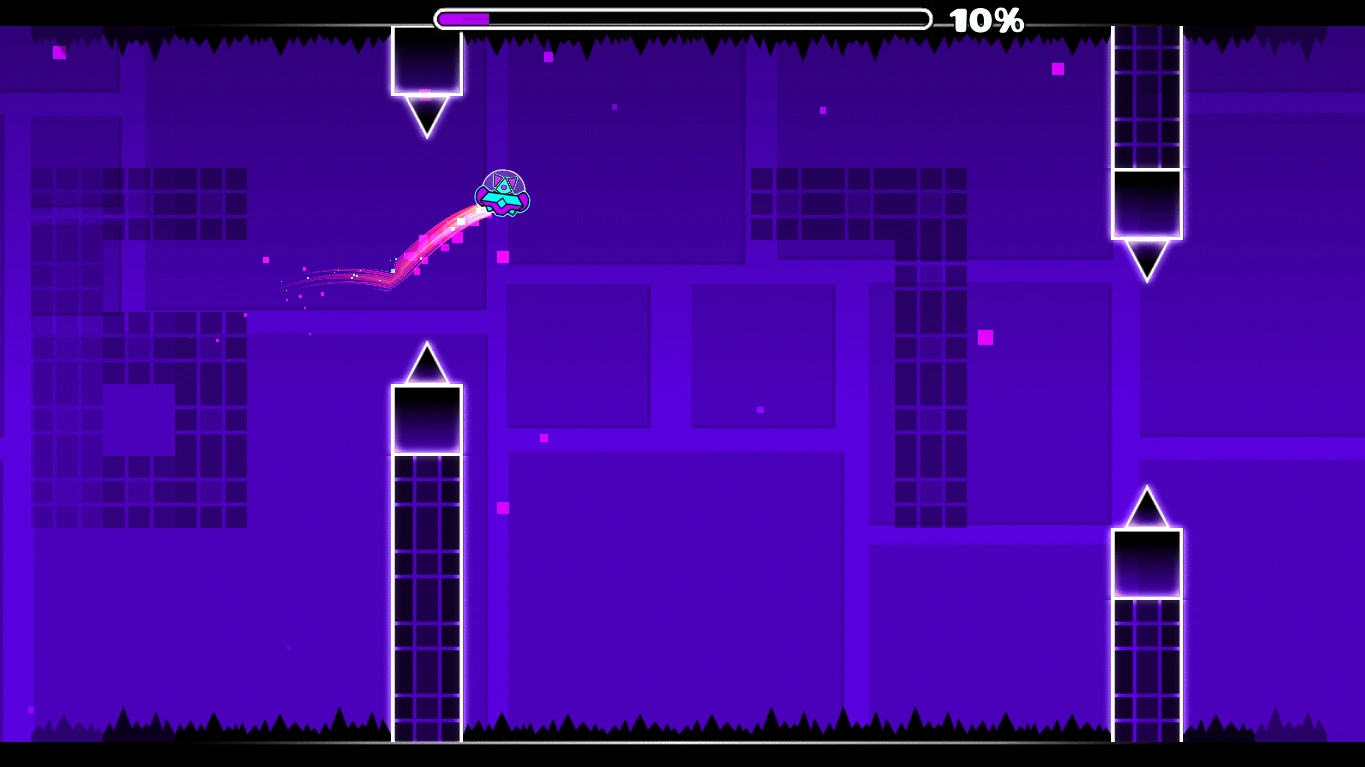Select the downward spike hanging from ceiling
This screenshot has width=1365, height=767.
(427, 115)
